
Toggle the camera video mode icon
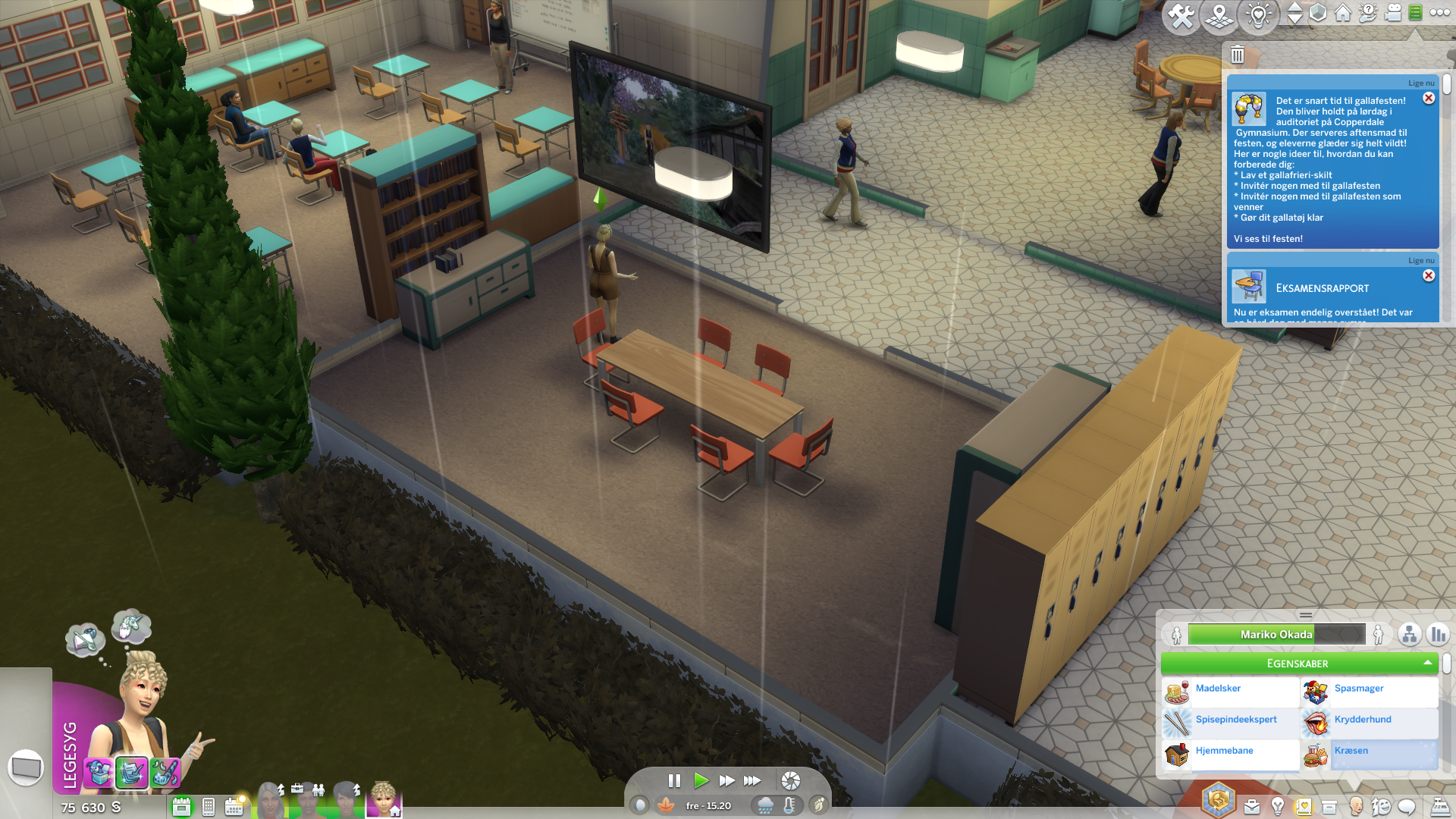click(x=1393, y=13)
